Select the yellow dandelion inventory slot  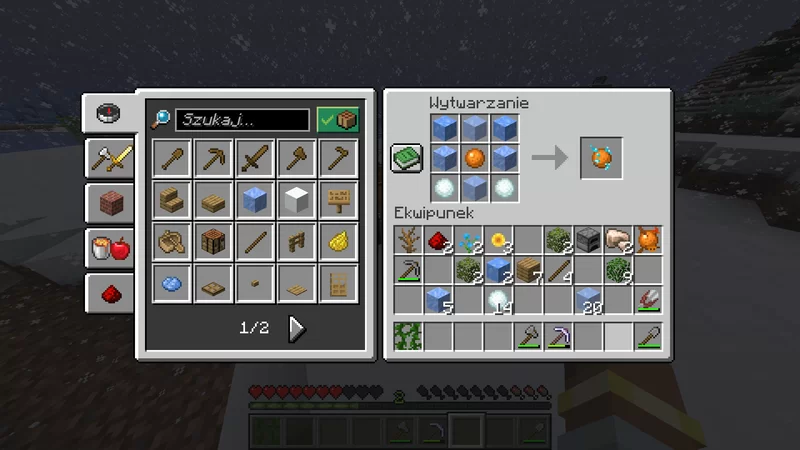click(499, 240)
